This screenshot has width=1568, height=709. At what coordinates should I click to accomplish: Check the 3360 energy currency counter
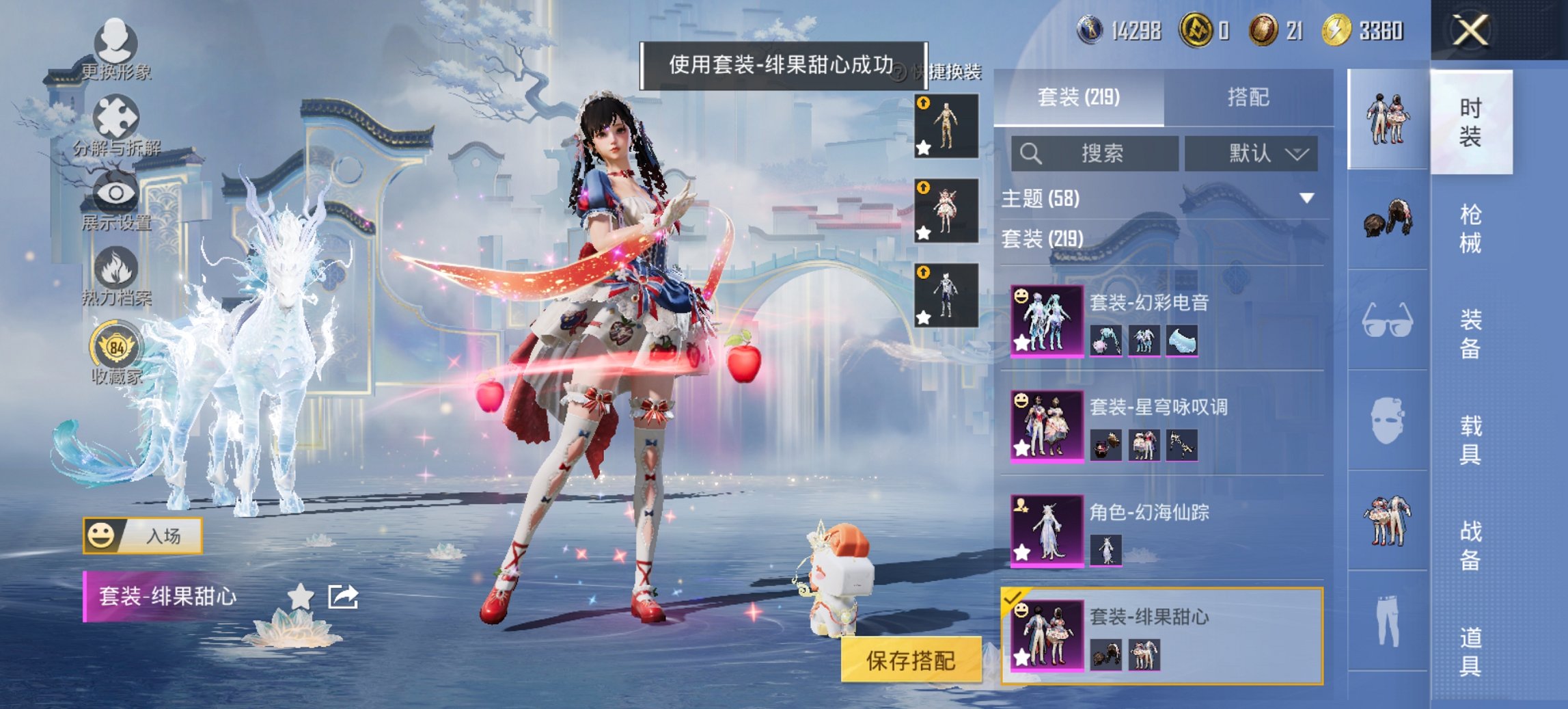[1367, 29]
